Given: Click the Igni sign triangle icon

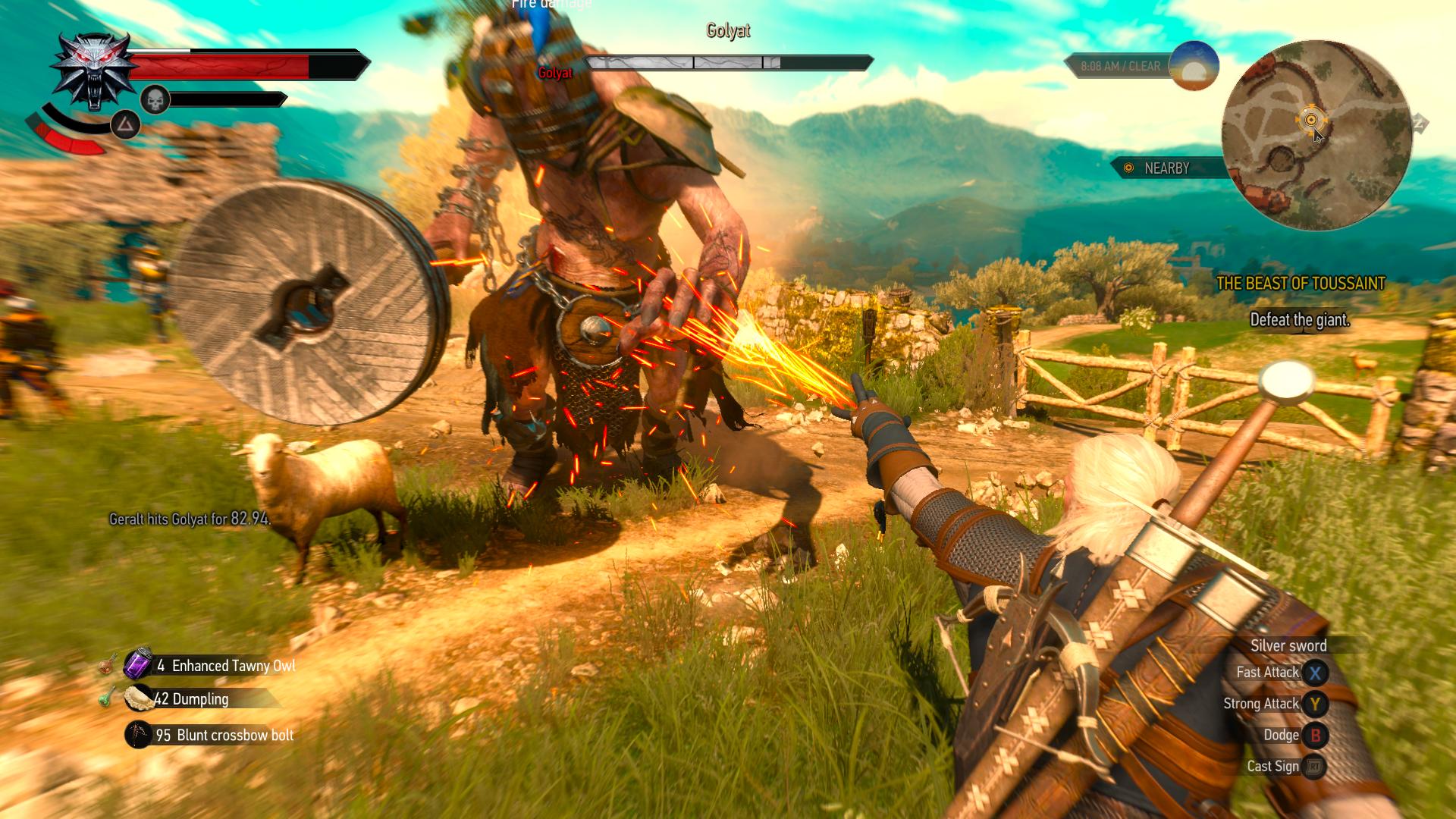Looking at the screenshot, I should (125, 124).
